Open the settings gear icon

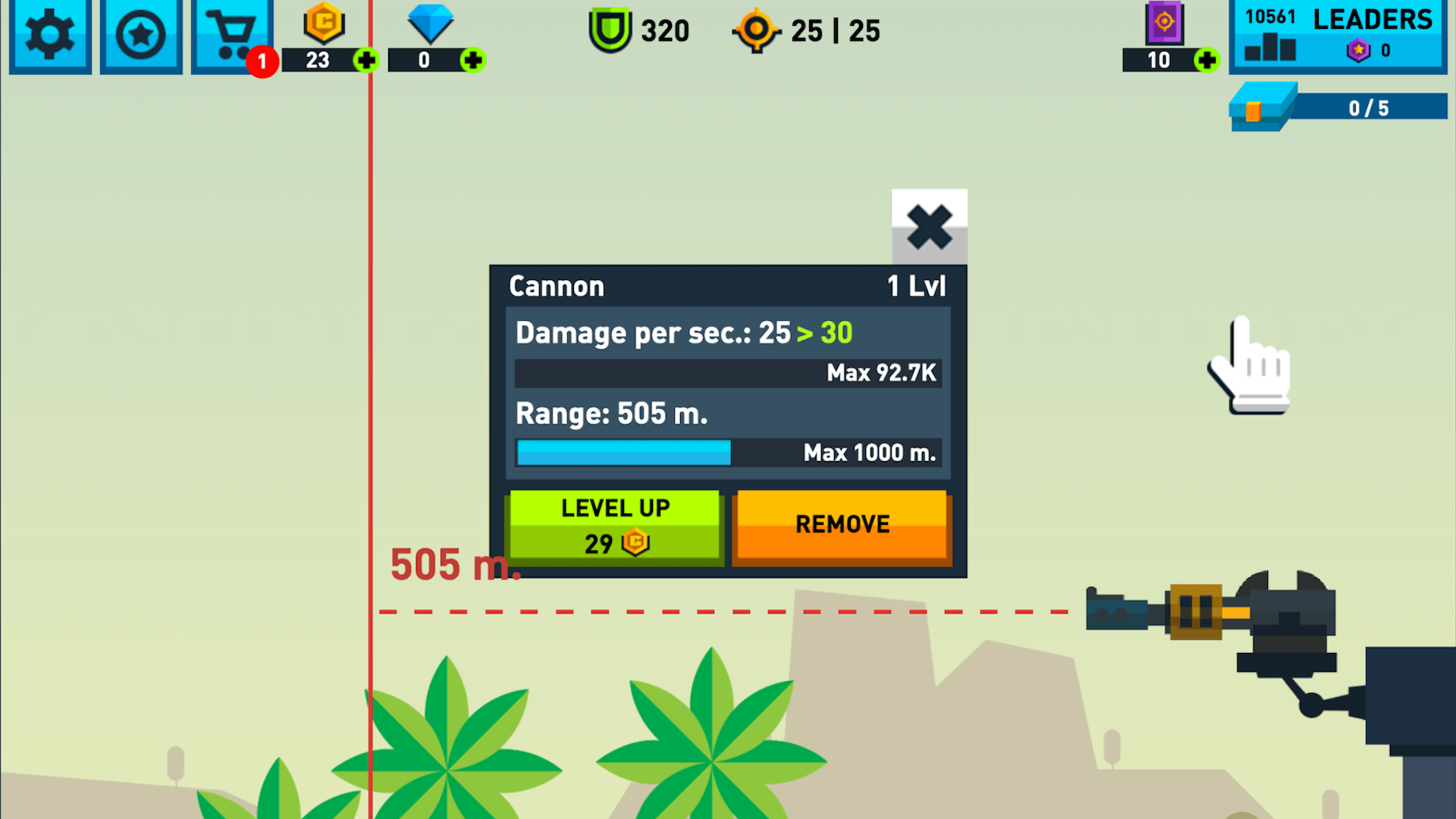coord(49,33)
